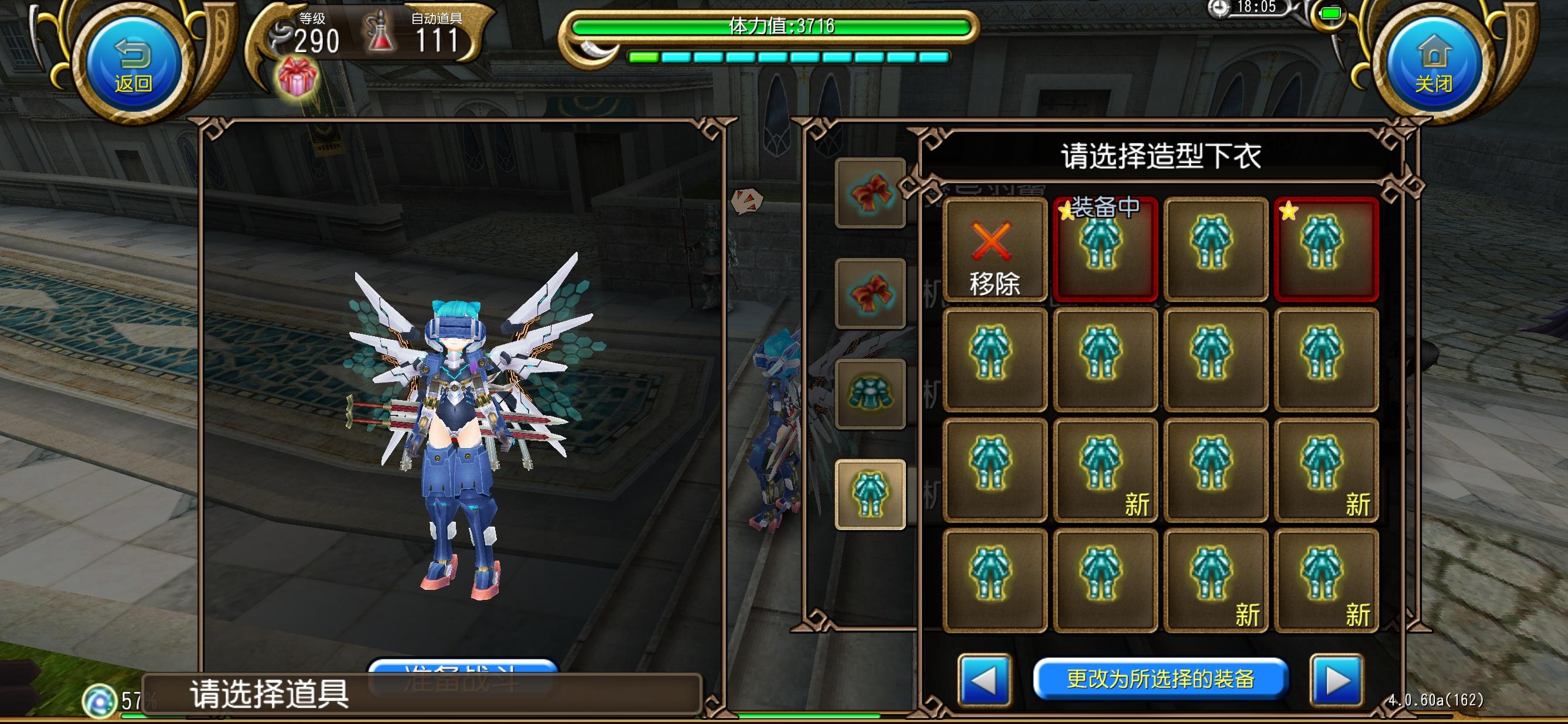
Task: Select the 移除 remove equipment X icon
Action: pyautogui.click(x=996, y=251)
